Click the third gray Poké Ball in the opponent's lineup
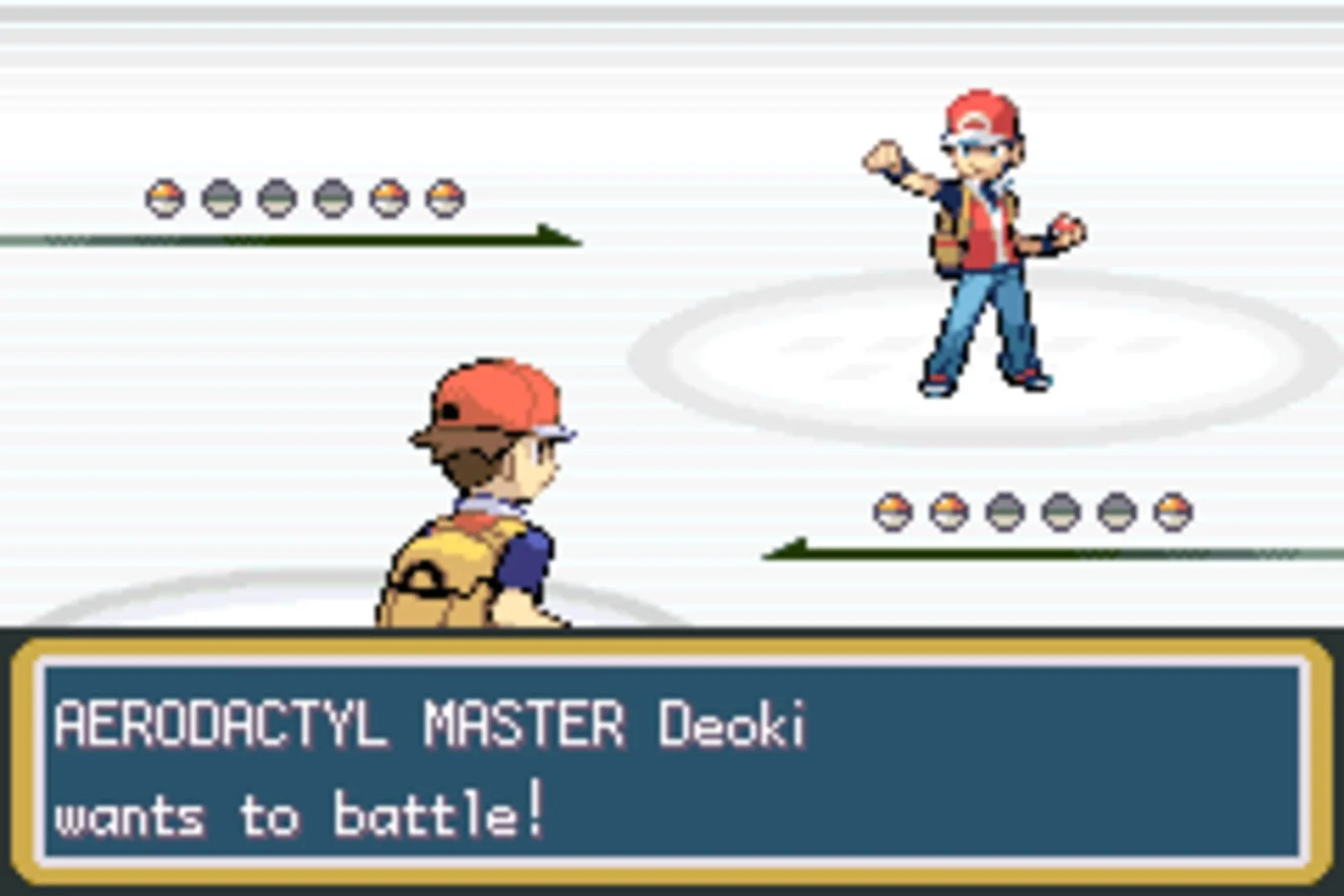The width and height of the screenshot is (1344, 896). click(x=1003, y=513)
